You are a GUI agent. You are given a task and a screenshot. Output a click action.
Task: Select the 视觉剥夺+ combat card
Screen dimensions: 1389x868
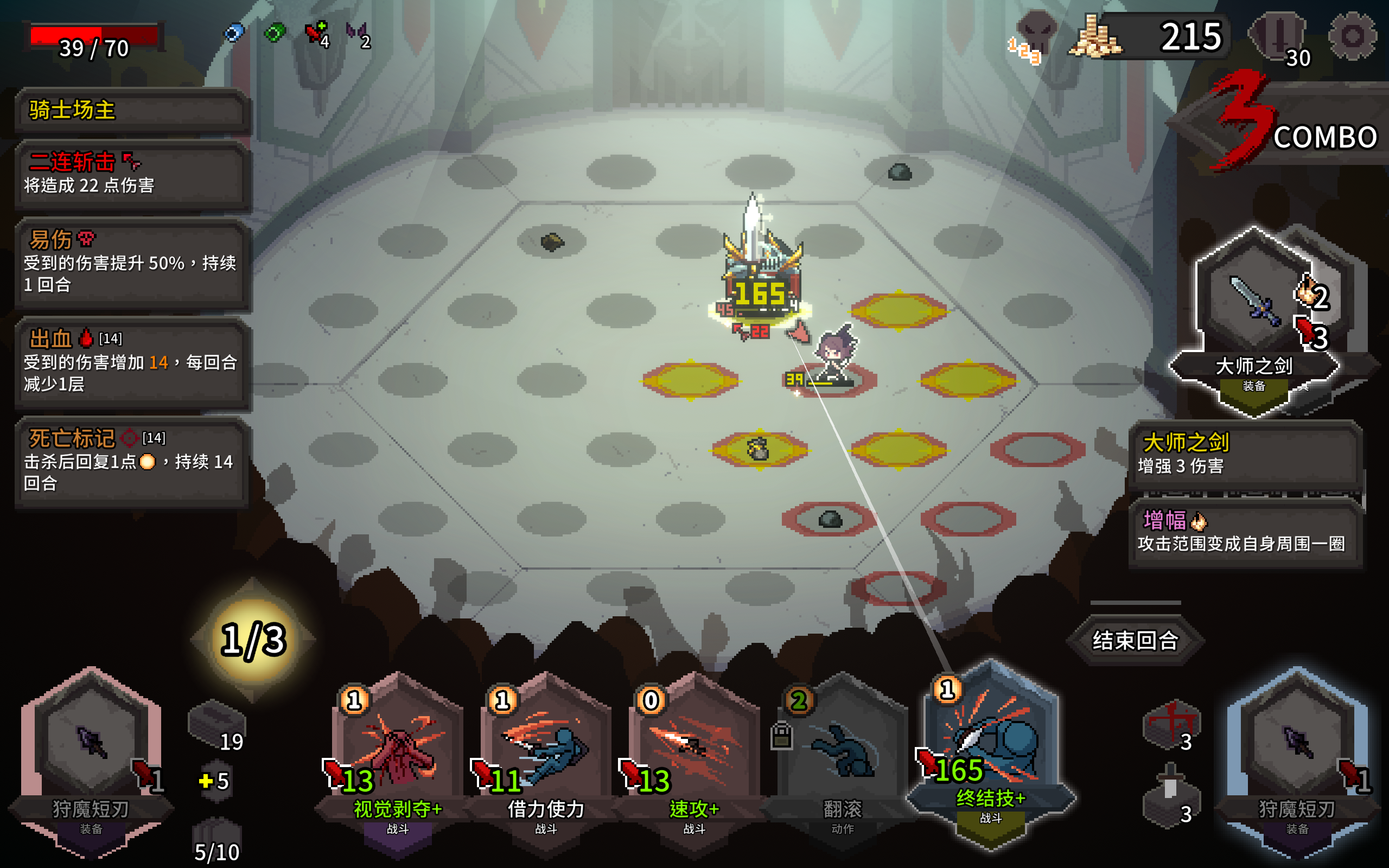point(398,752)
